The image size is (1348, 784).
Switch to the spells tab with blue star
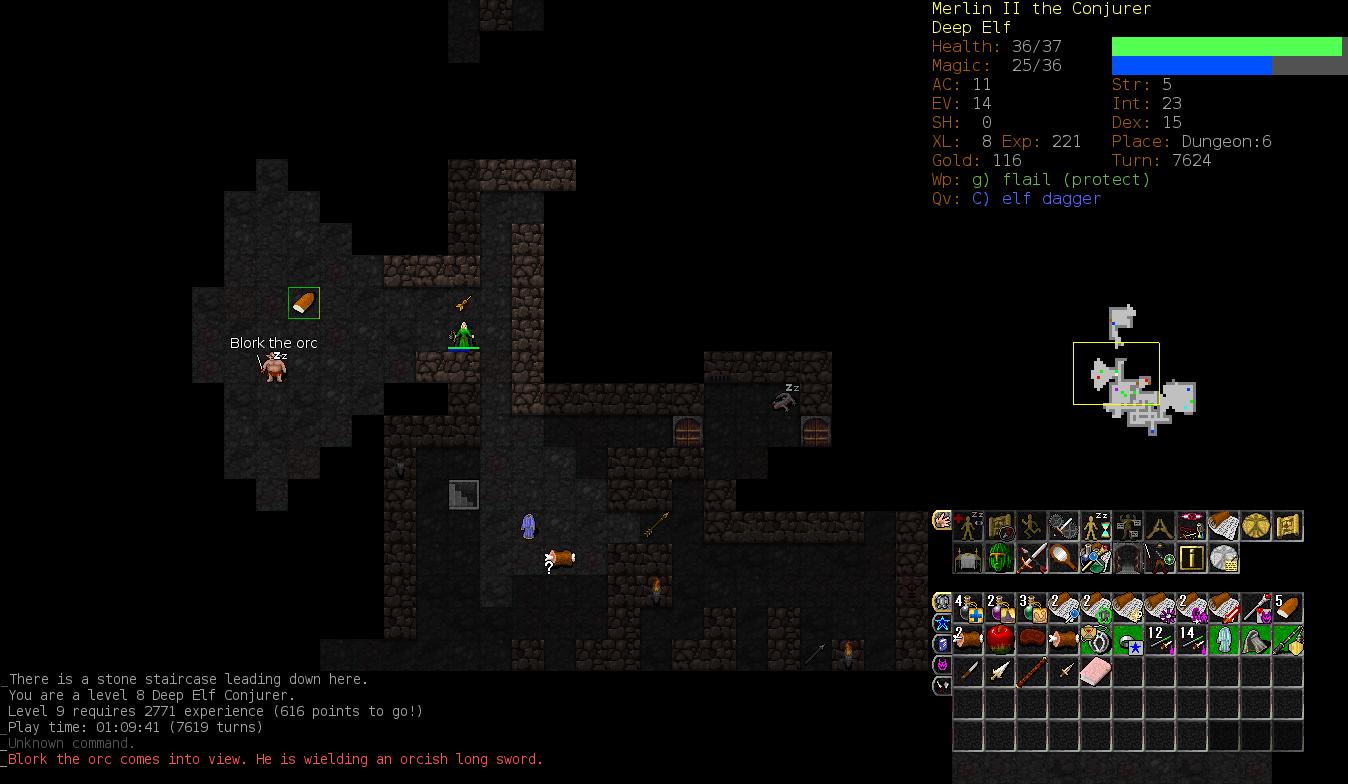[942, 623]
